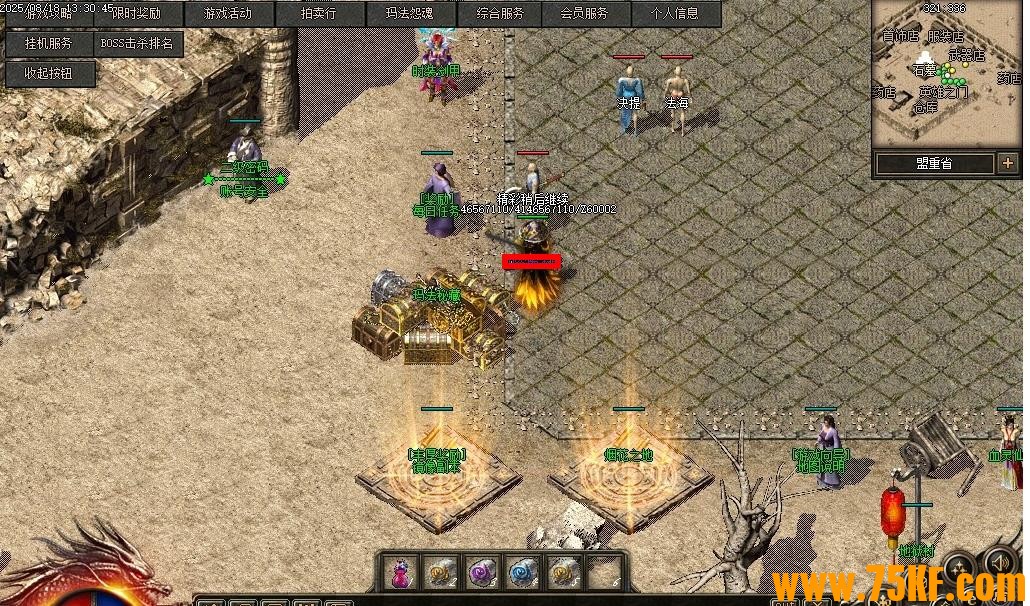Screen dimensions: 1030x606
Task: Open the 游戏活动 game events menu
Action: [228, 14]
